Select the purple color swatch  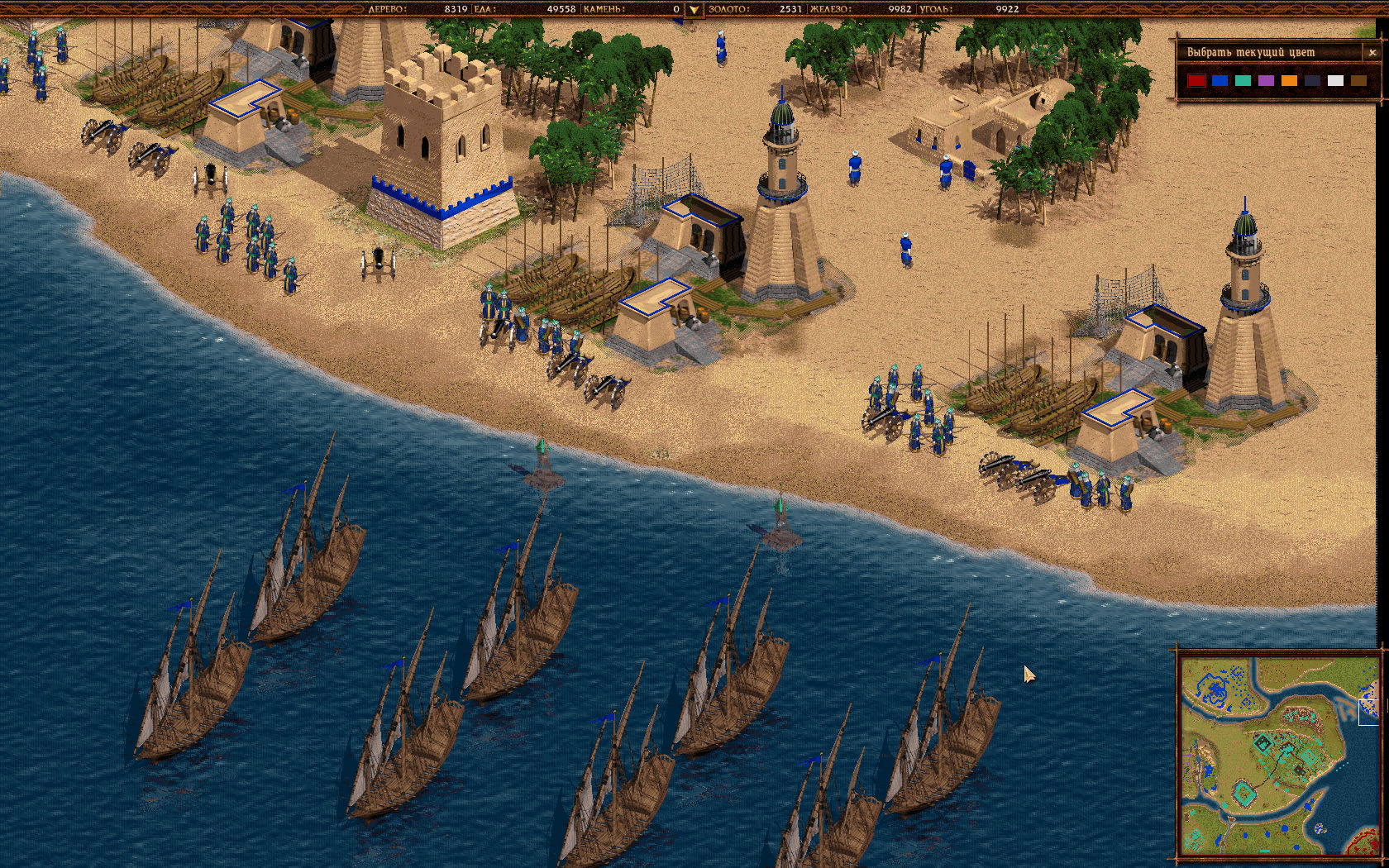(1266, 80)
